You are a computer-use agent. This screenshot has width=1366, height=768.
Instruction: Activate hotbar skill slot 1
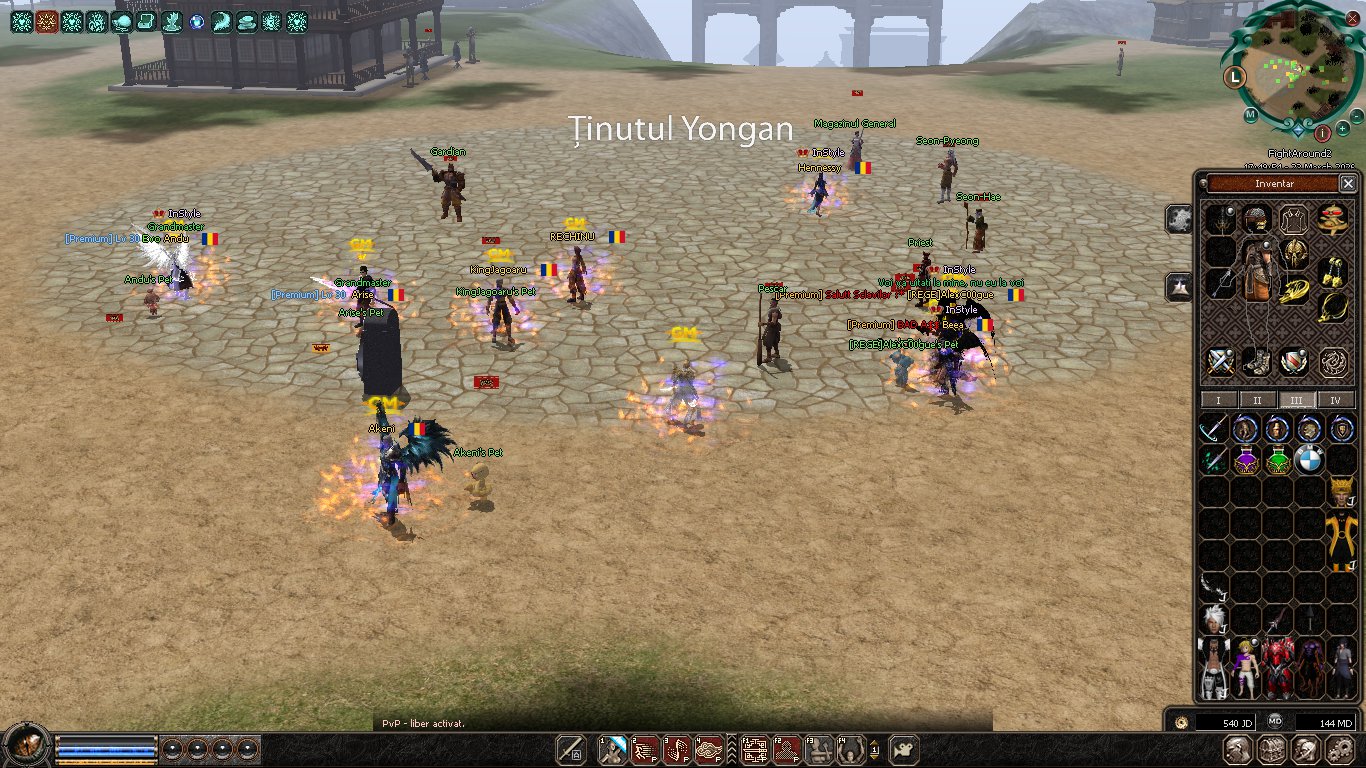pyautogui.click(x=613, y=748)
